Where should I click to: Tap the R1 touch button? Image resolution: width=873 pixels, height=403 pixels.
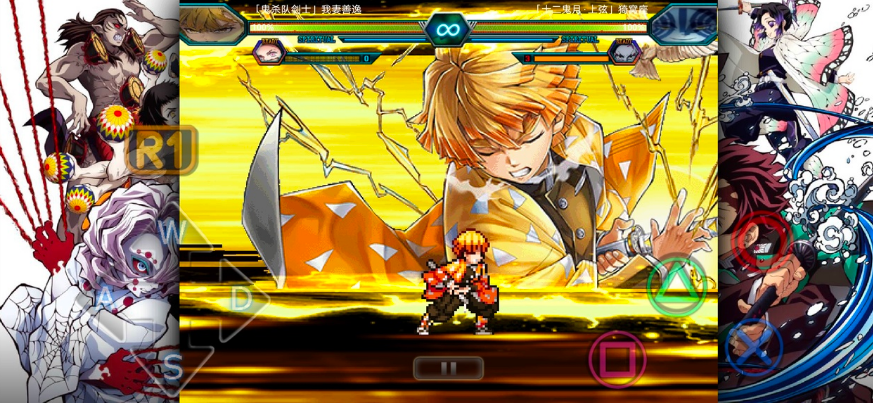click(161, 150)
